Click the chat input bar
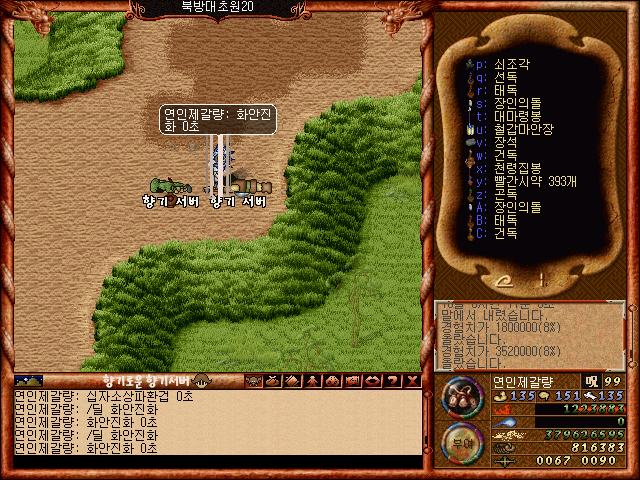 215,462
